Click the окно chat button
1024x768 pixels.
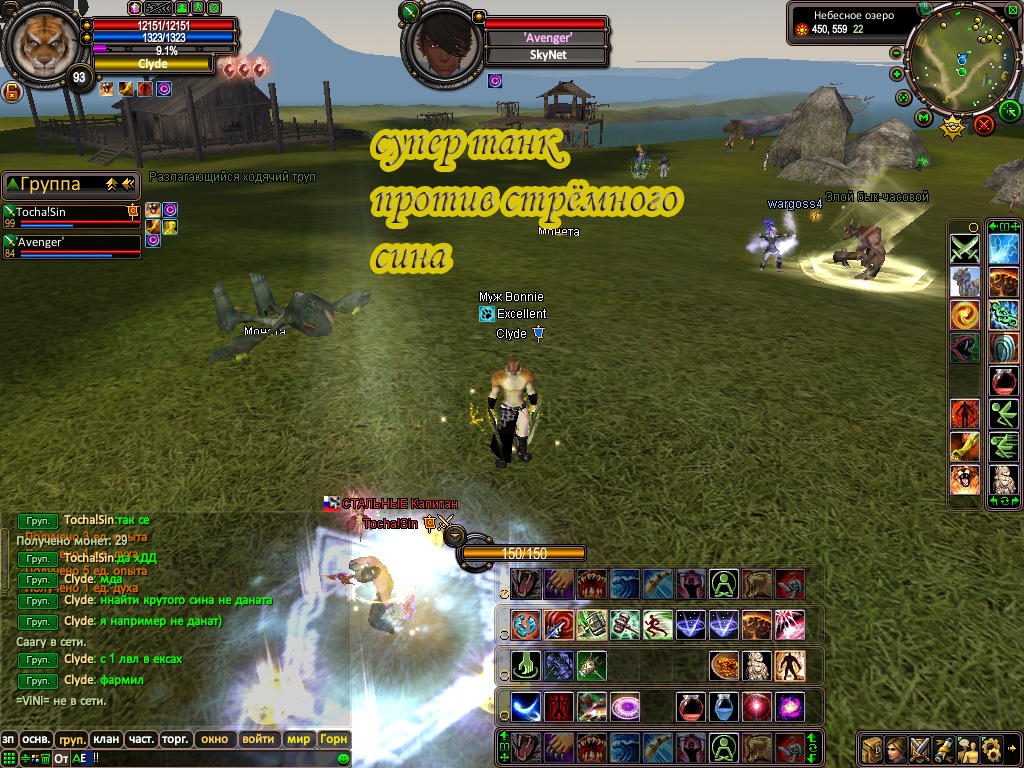[x=215, y=740]
